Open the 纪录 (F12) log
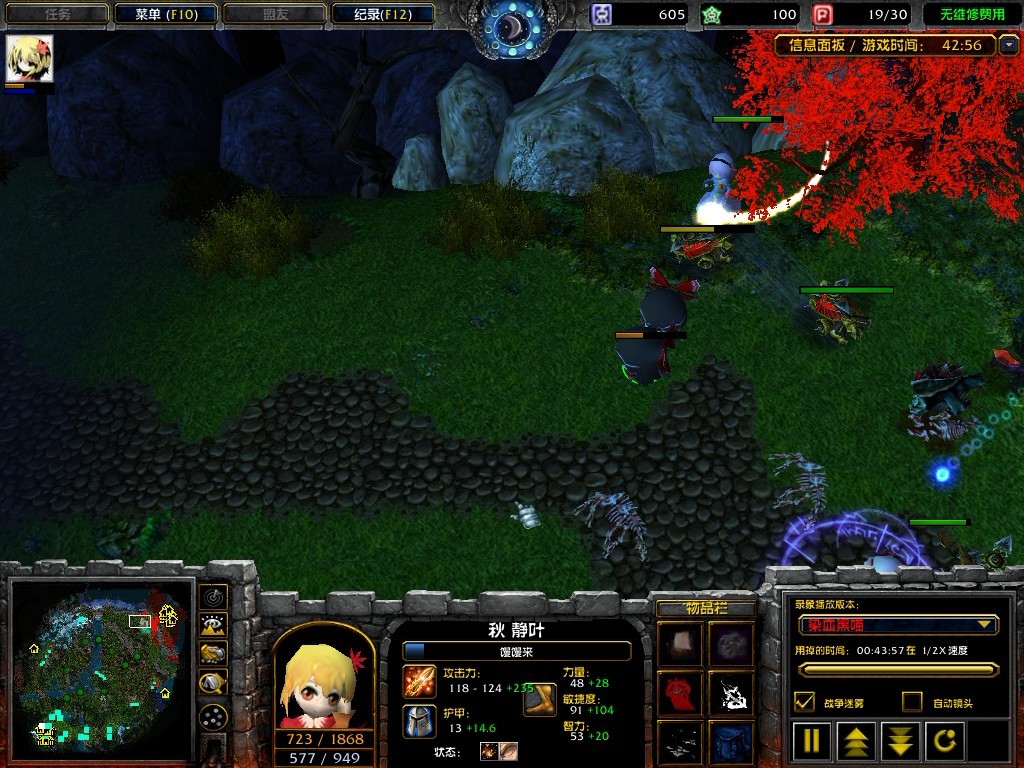Screen dimensions: 1024x768 tap(381, 14)
